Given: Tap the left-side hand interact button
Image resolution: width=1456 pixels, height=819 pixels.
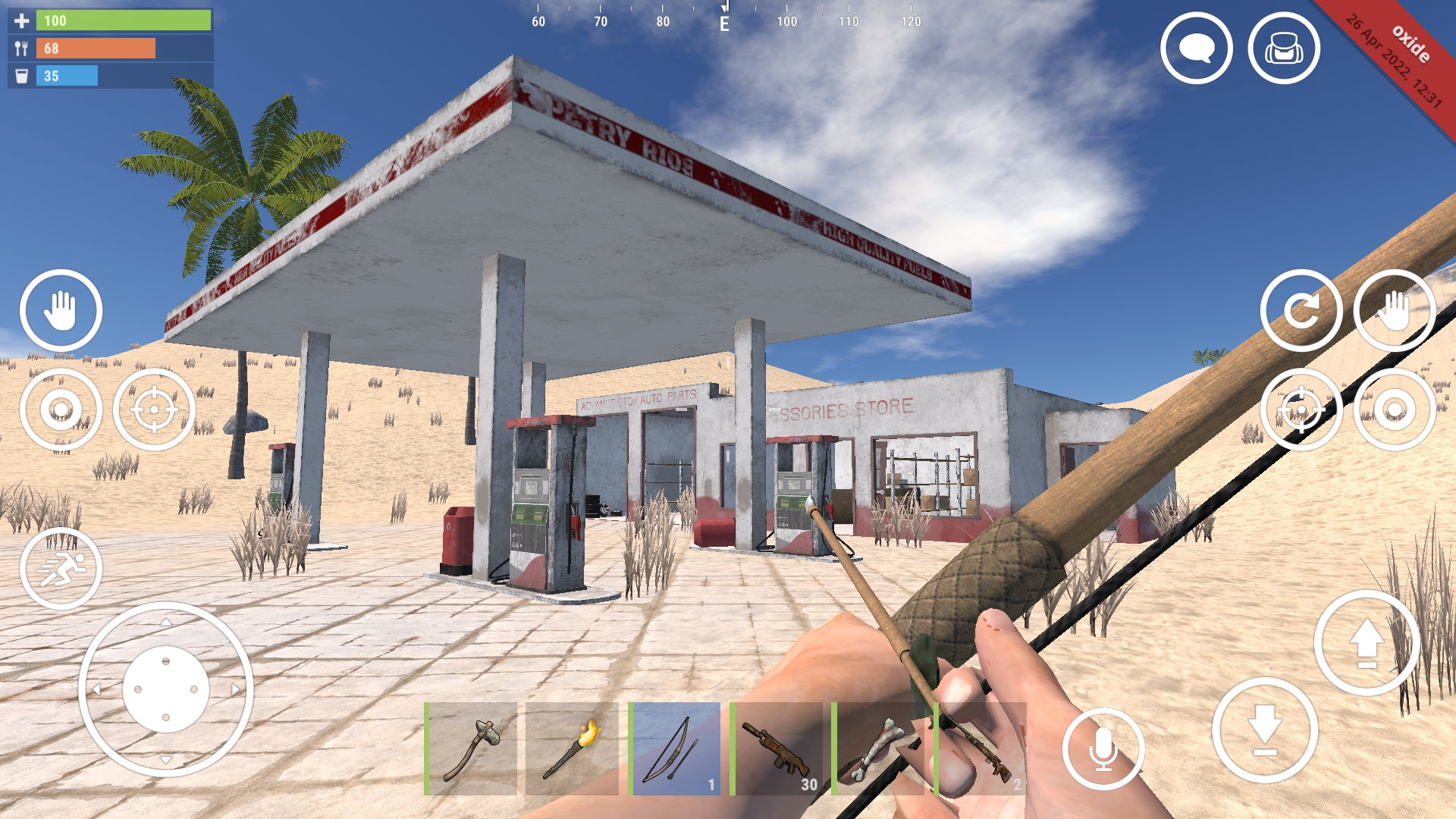Looking at the screenshot, I should click(62, 311).
